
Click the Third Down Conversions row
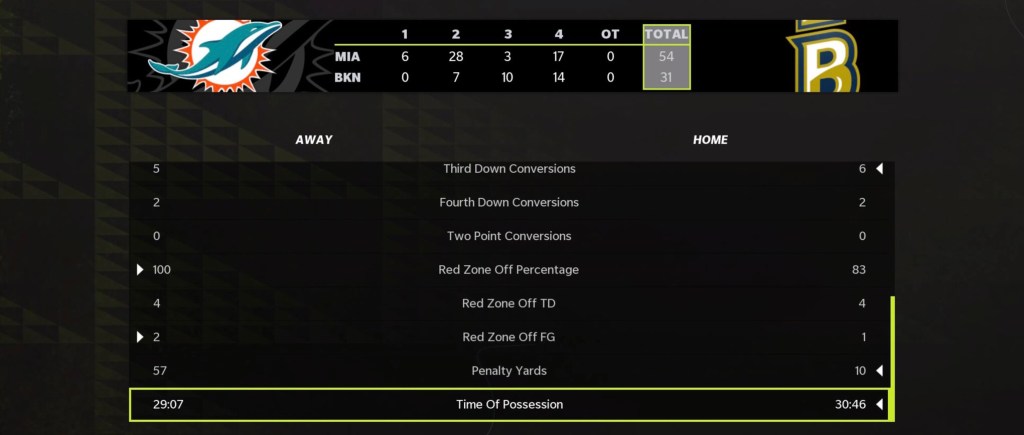click(x=510, y=169)
